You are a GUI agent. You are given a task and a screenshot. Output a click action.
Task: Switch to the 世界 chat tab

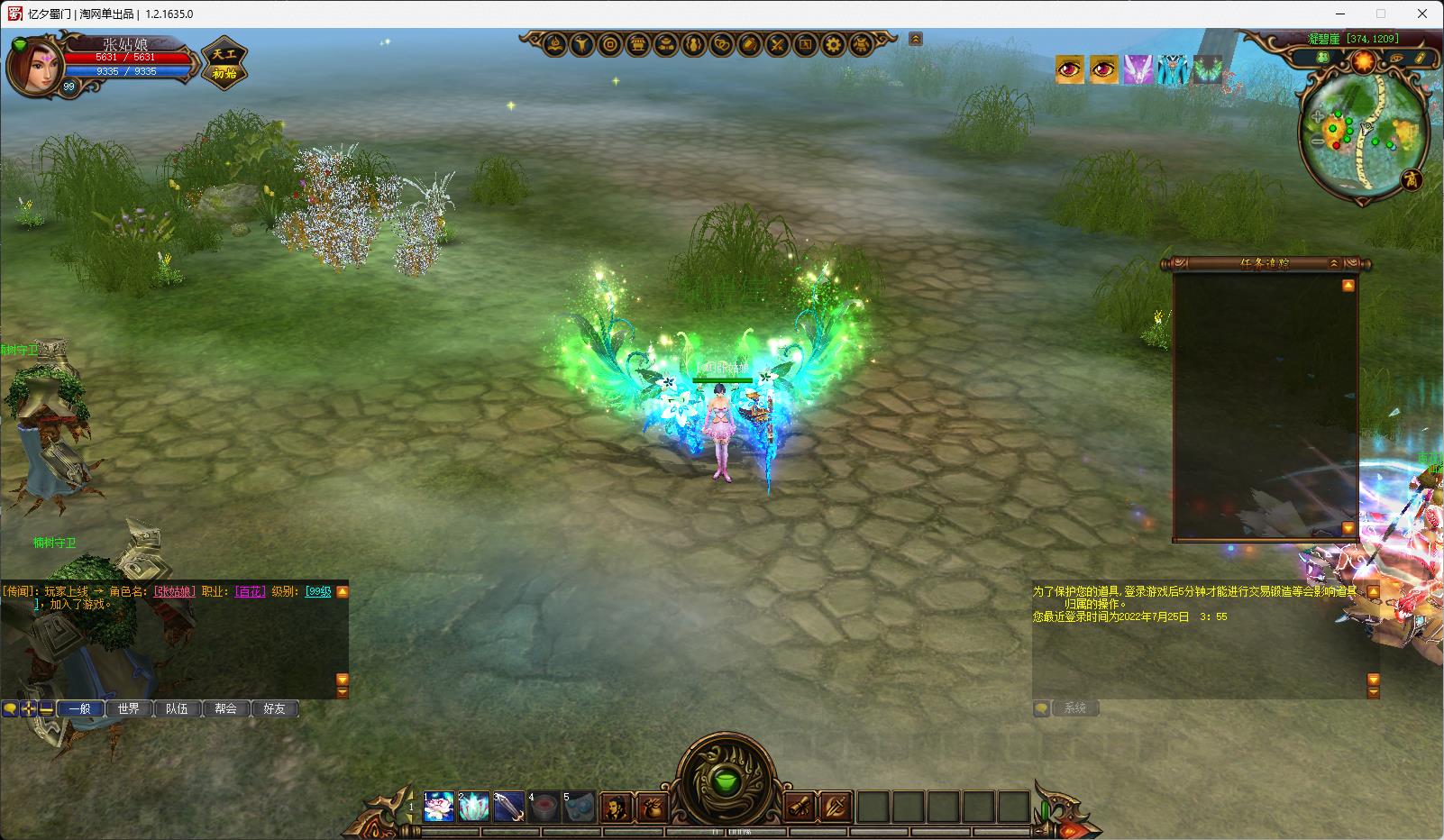129,709
